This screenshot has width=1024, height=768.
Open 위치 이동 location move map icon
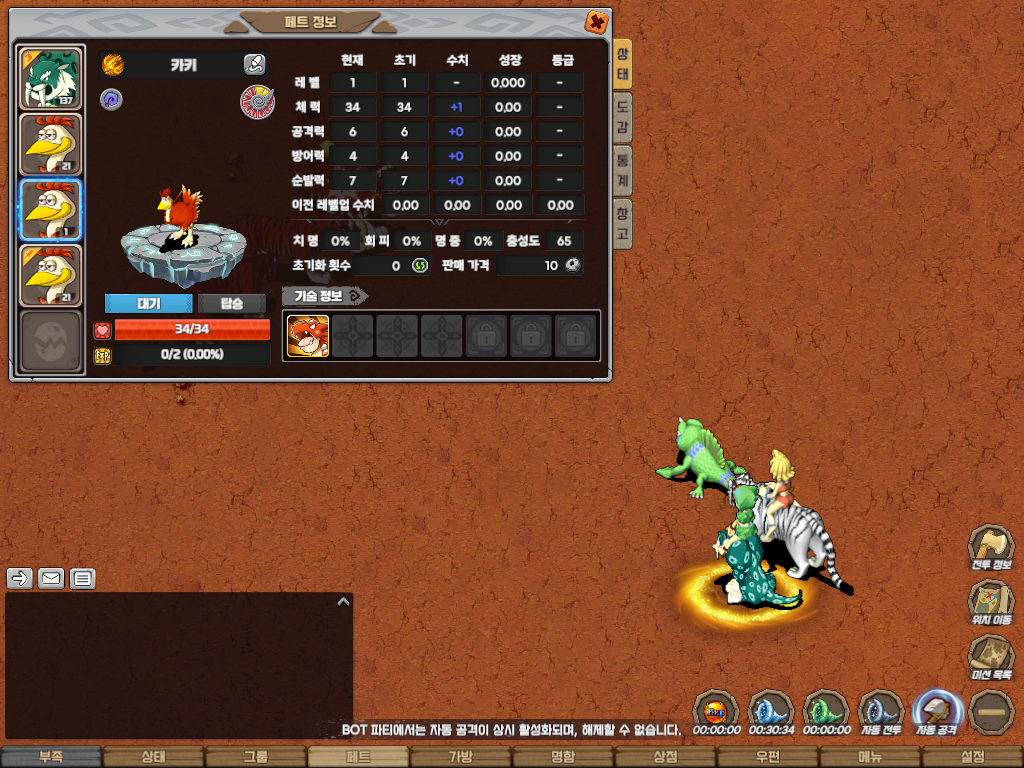(990, 601)
